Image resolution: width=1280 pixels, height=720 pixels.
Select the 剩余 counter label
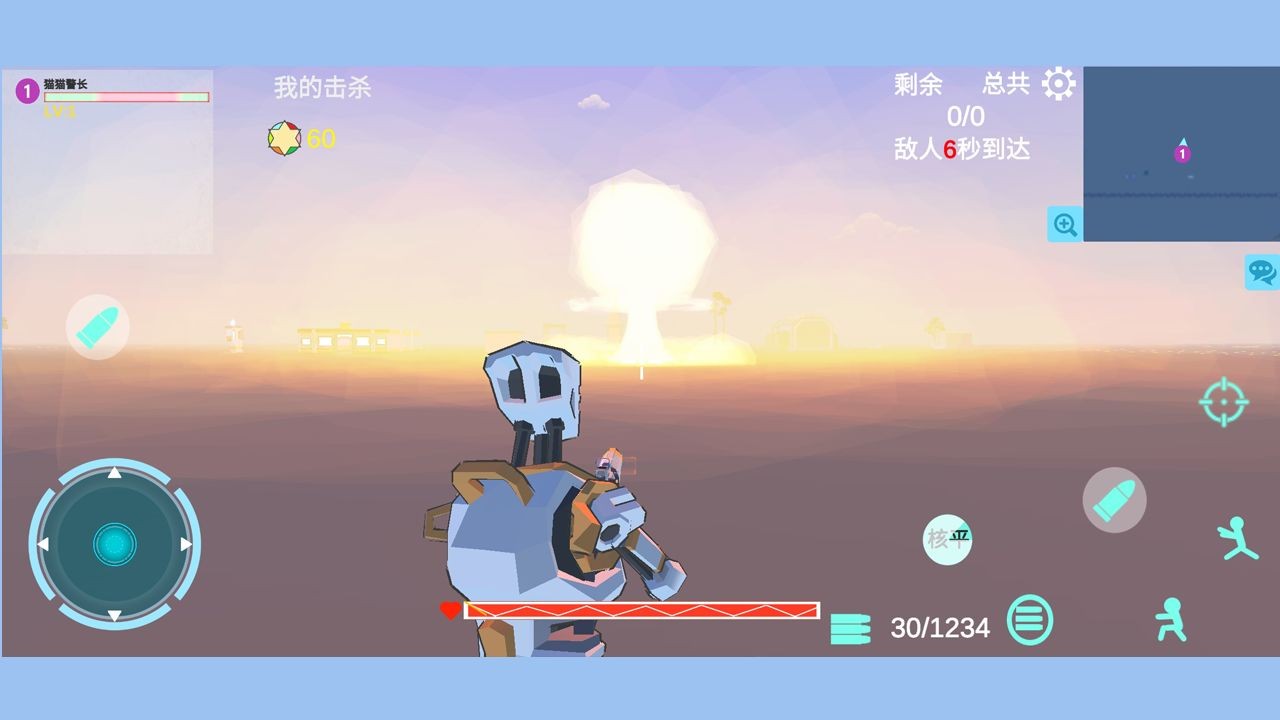click(x=916, y=84)
